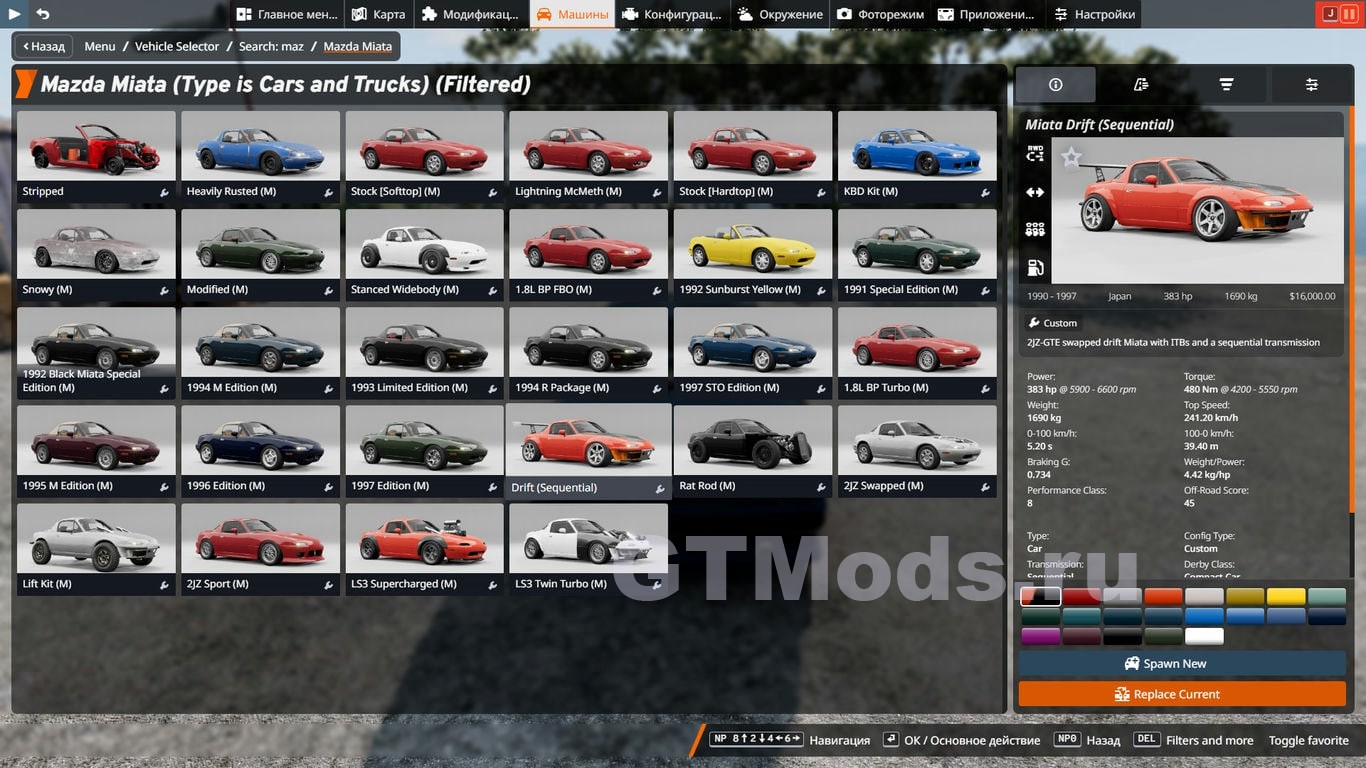Open the Карта (map) top menu

point(379,14)
